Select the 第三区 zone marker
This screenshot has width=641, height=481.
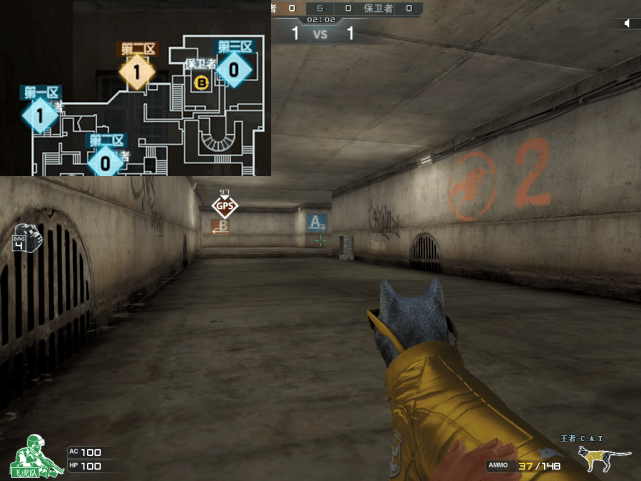233,69
